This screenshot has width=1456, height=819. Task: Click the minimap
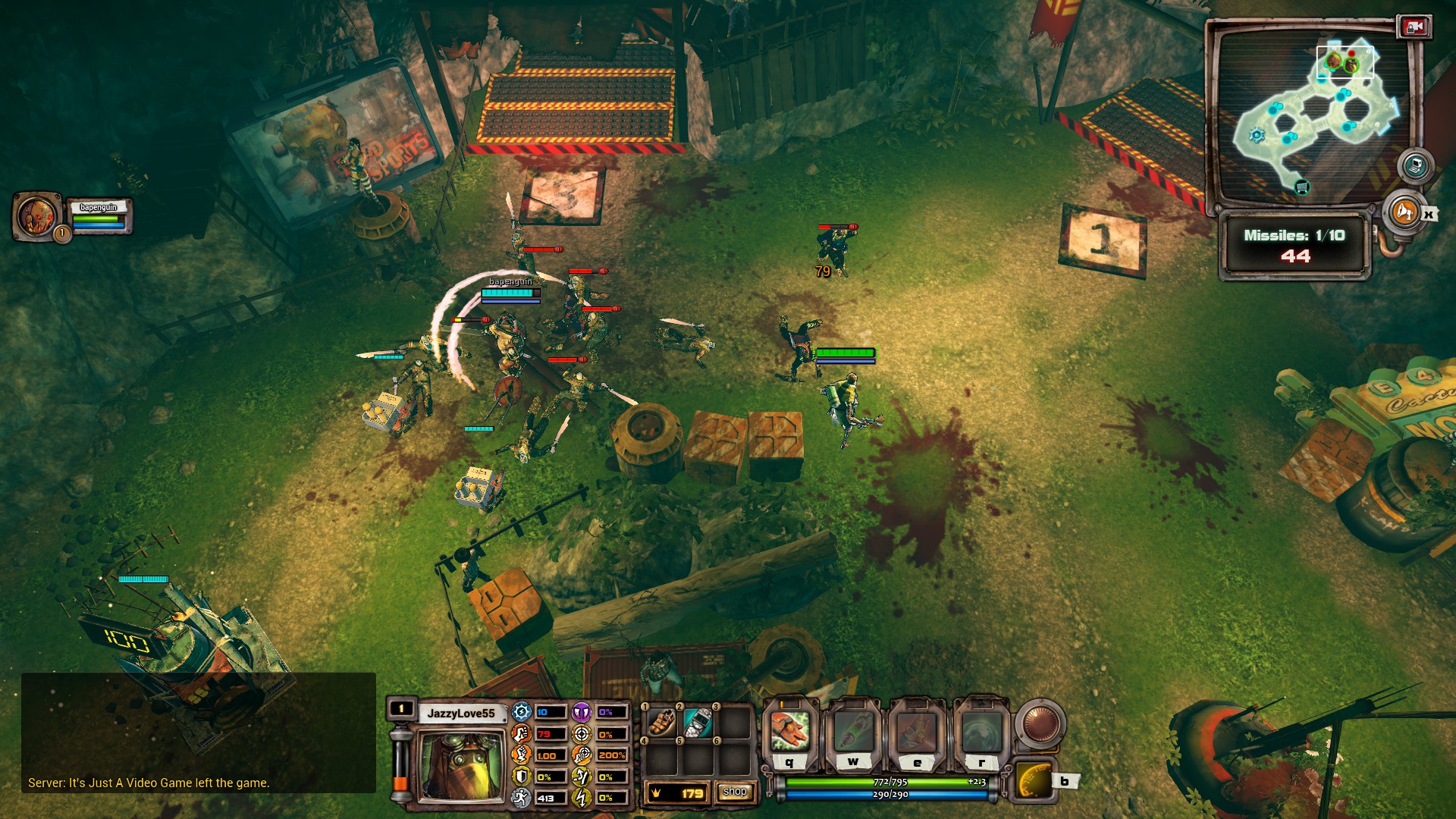[x=1312, y=114]
